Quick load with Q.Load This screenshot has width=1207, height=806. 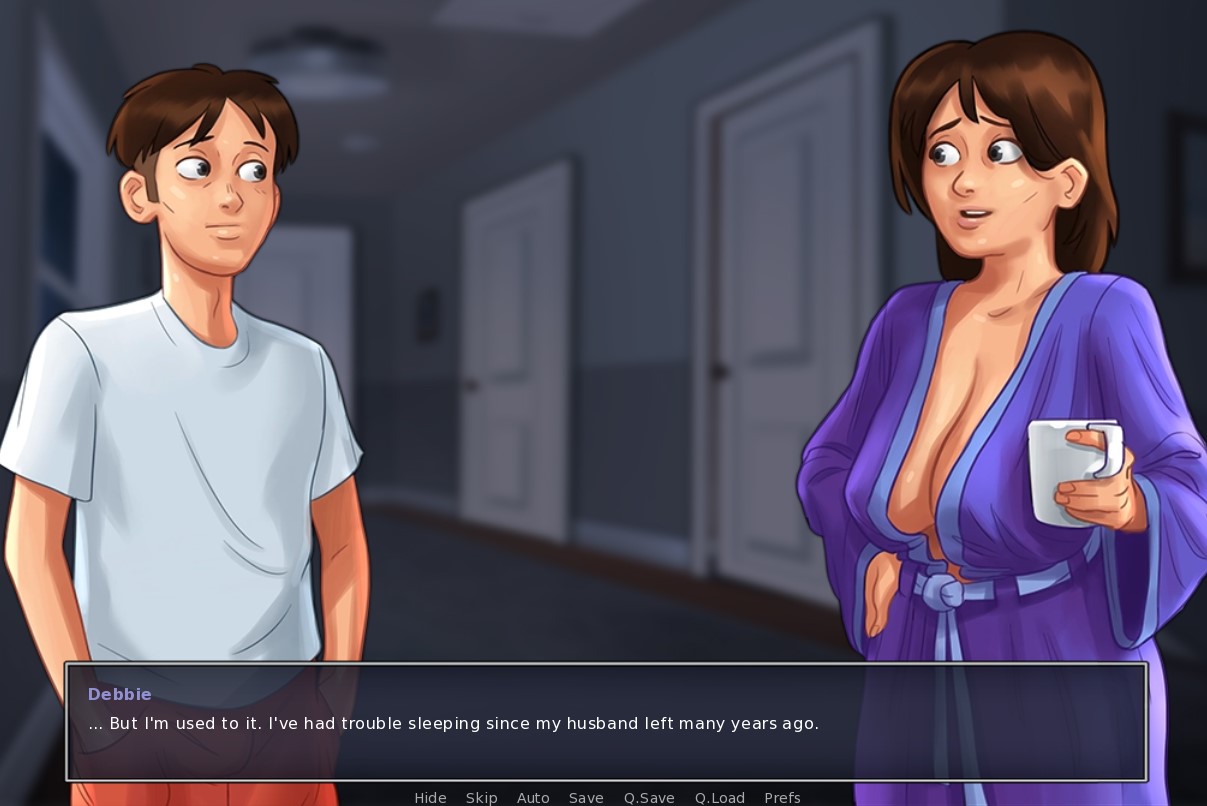click(x=720, y=797)
